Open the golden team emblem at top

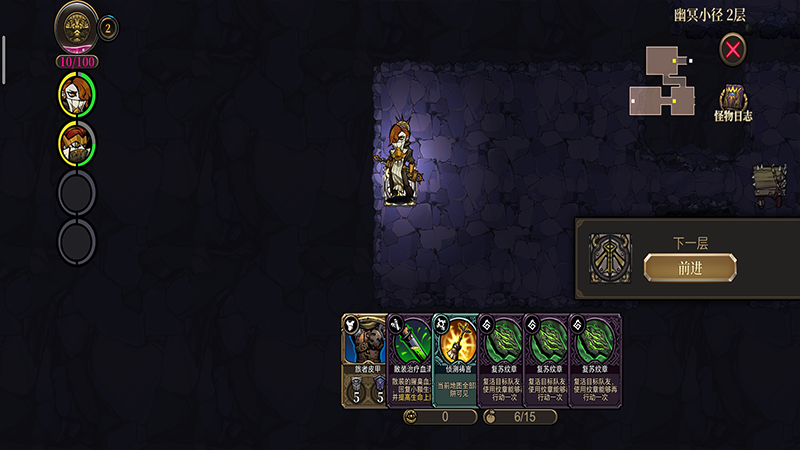[x=77, y=26]
